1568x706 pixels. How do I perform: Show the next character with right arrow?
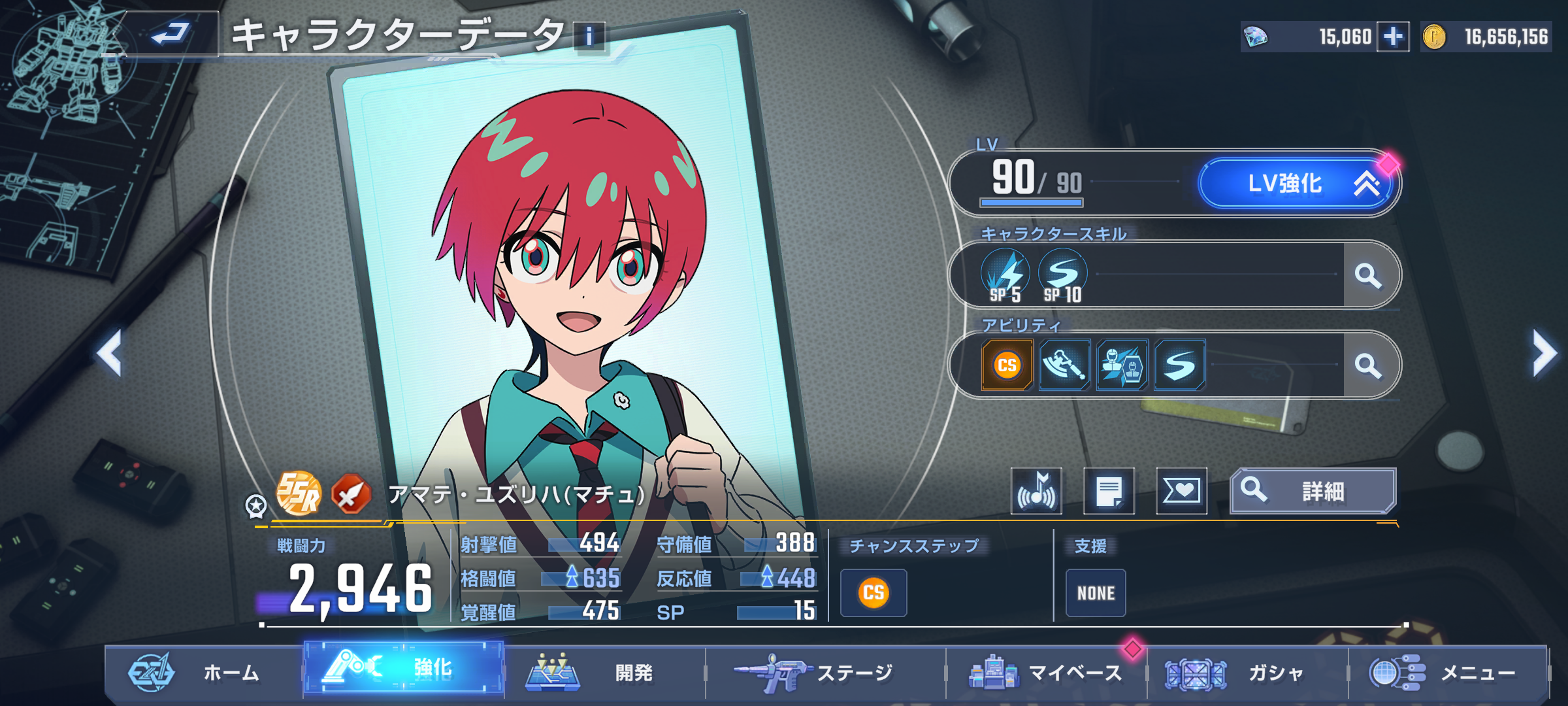coord(1544,353)
